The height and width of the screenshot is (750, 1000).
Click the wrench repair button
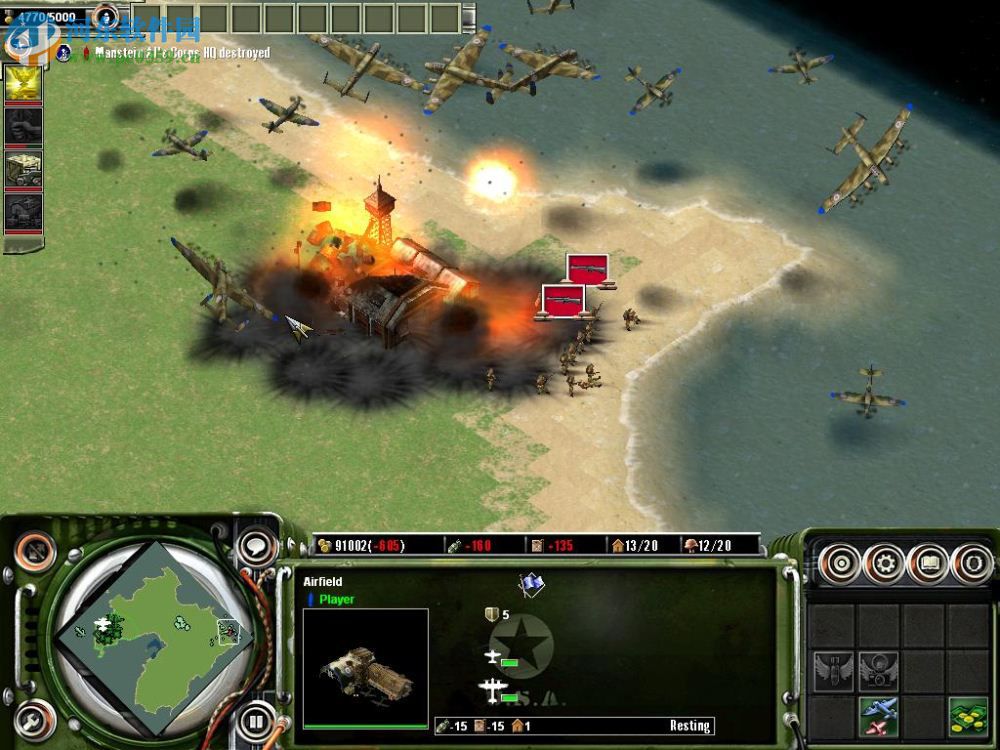[x=35, y=719]
